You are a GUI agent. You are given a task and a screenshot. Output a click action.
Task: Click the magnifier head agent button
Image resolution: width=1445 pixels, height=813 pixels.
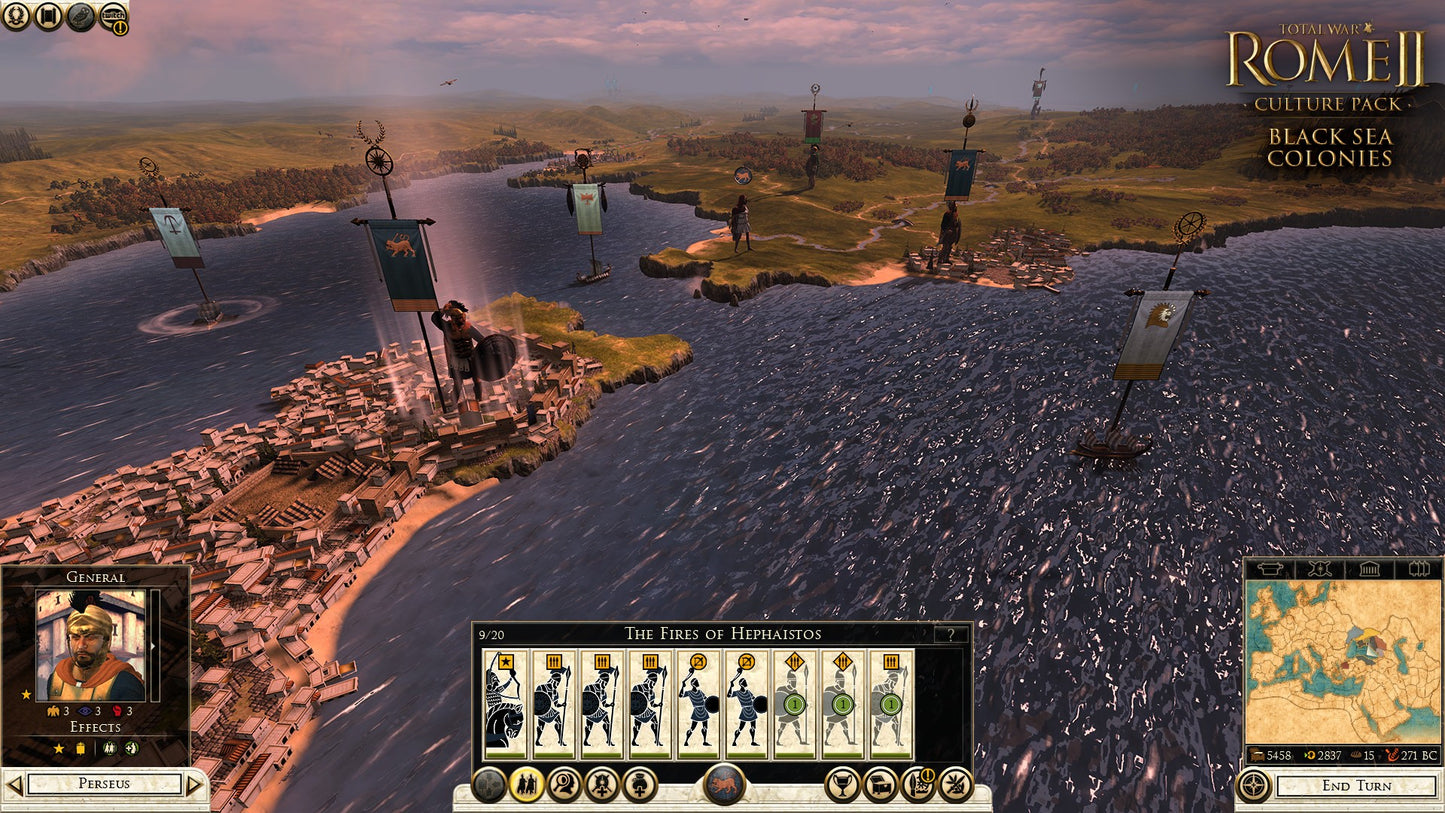(x=564, y=785)
